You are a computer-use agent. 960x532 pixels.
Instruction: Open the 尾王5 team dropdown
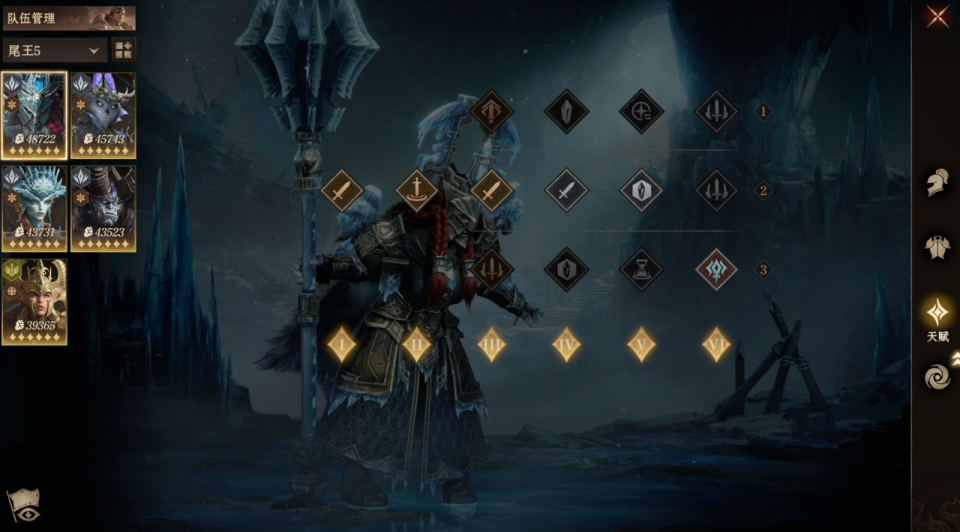(54, 50)
